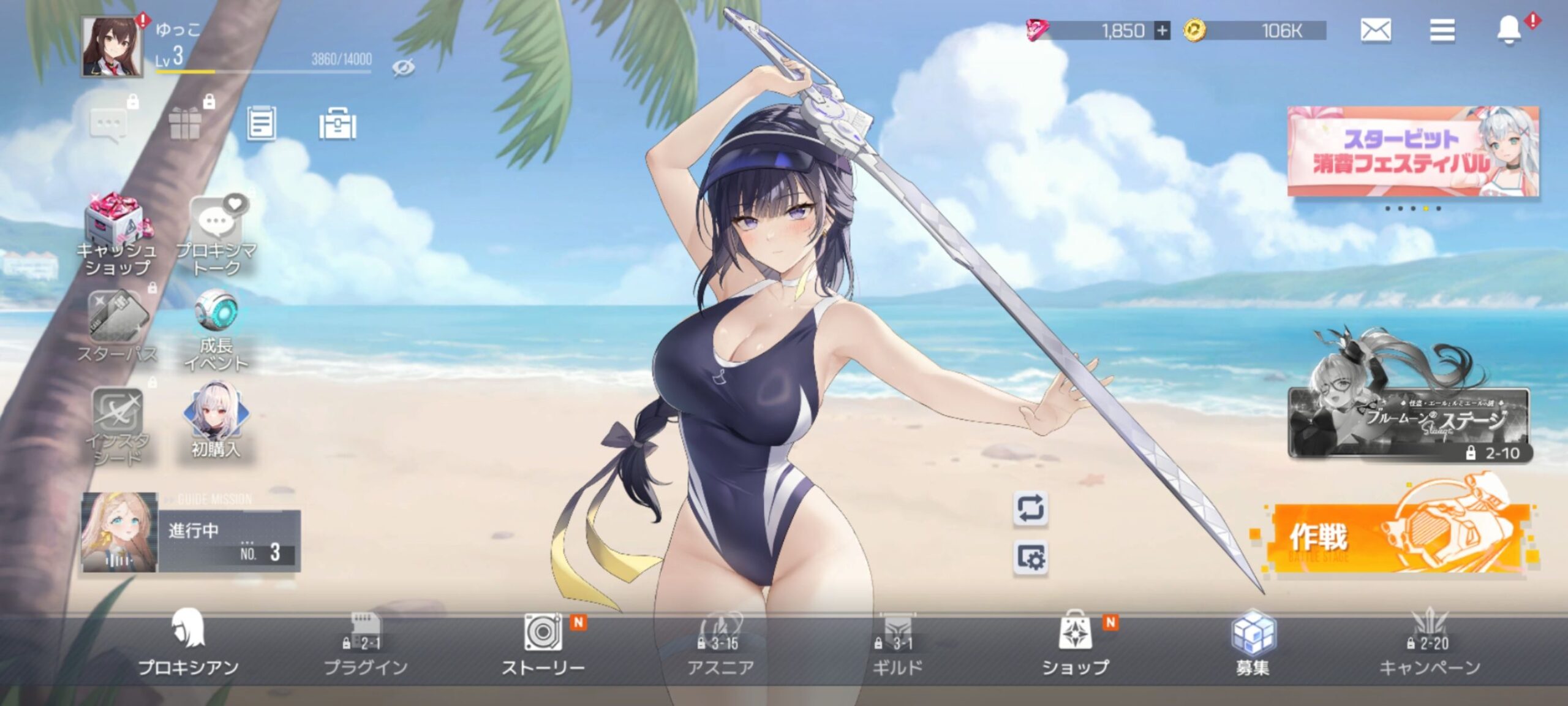
Task: Toggle the hide-UI eye icon
Action: tap(403, 67)
